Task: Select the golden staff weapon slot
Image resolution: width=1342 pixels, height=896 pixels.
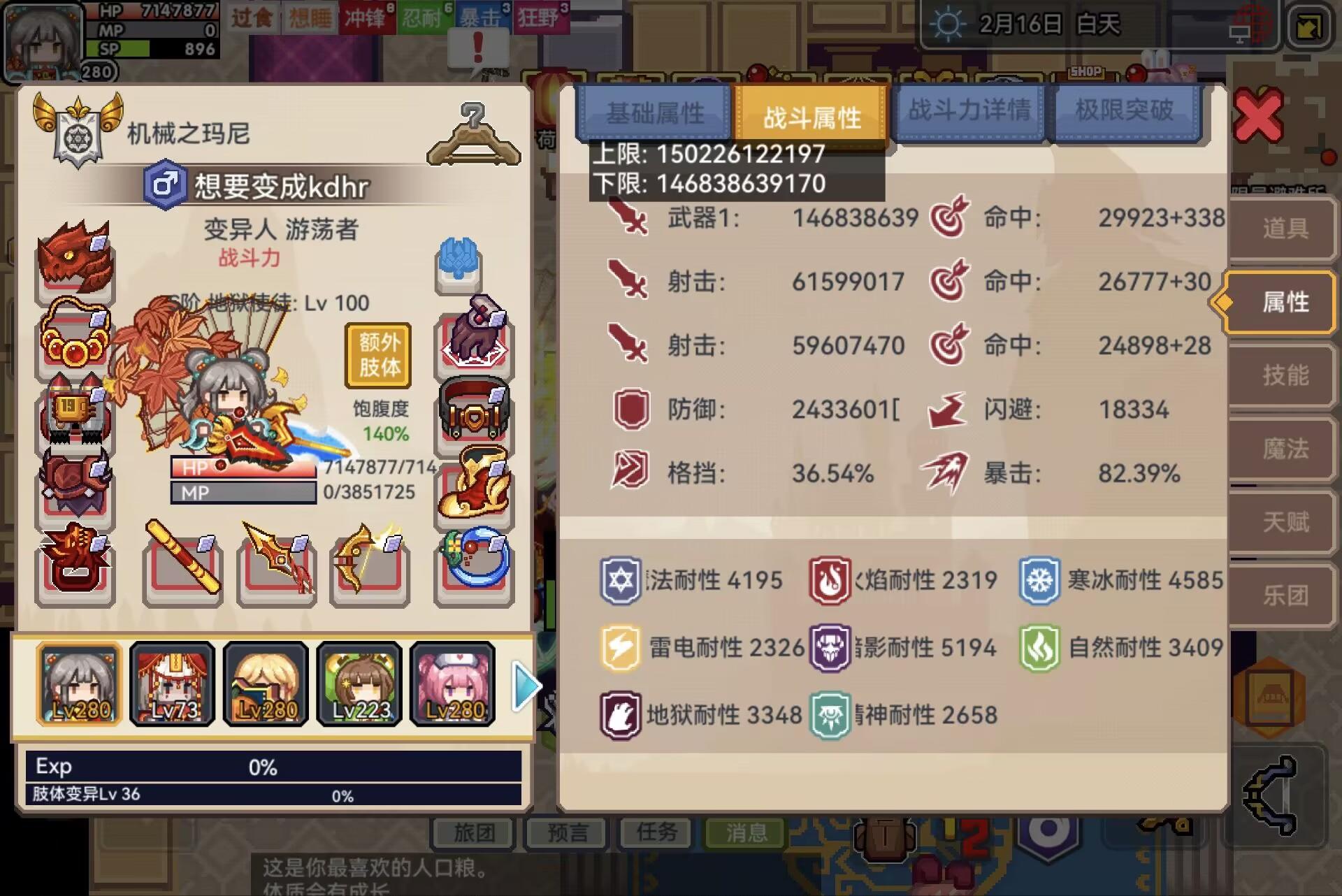Action: 183,568
